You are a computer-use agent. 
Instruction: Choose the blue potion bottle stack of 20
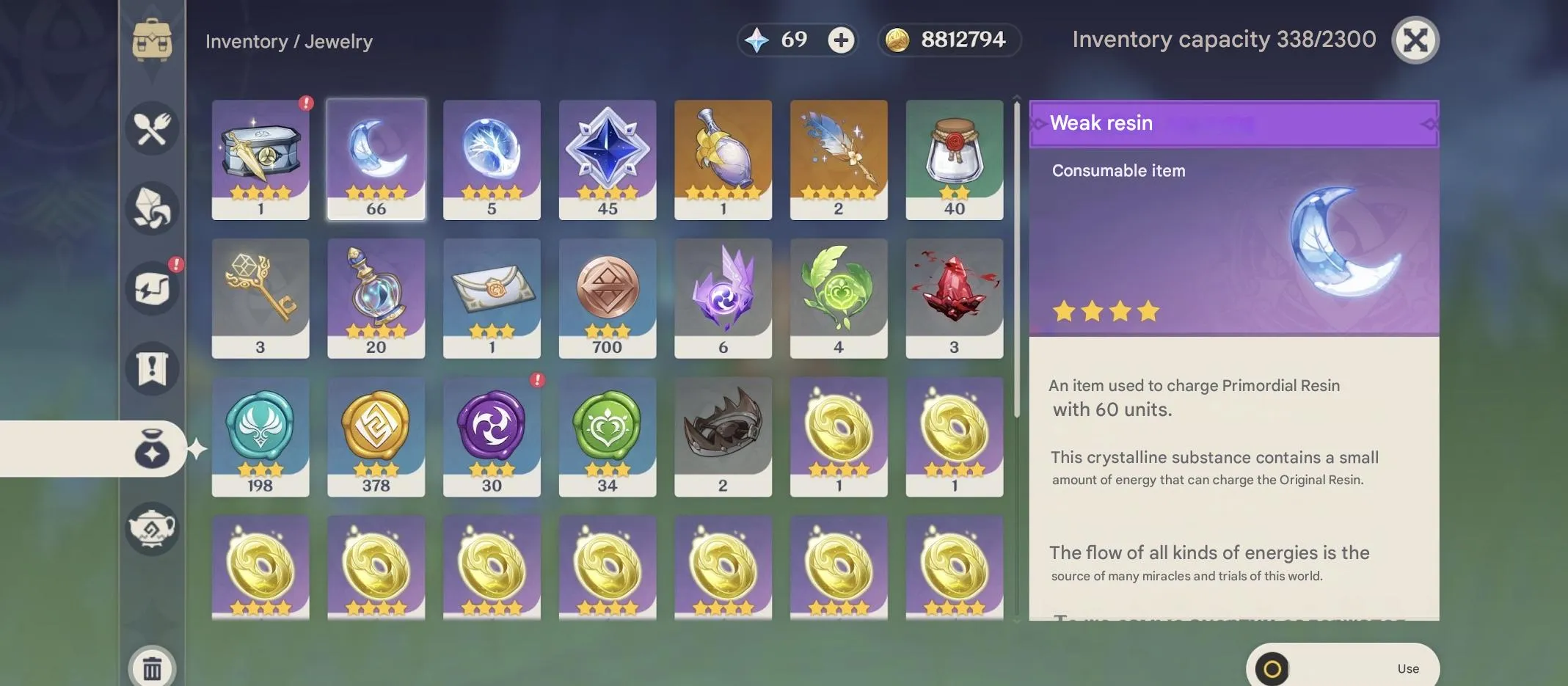tap(376, 298)
